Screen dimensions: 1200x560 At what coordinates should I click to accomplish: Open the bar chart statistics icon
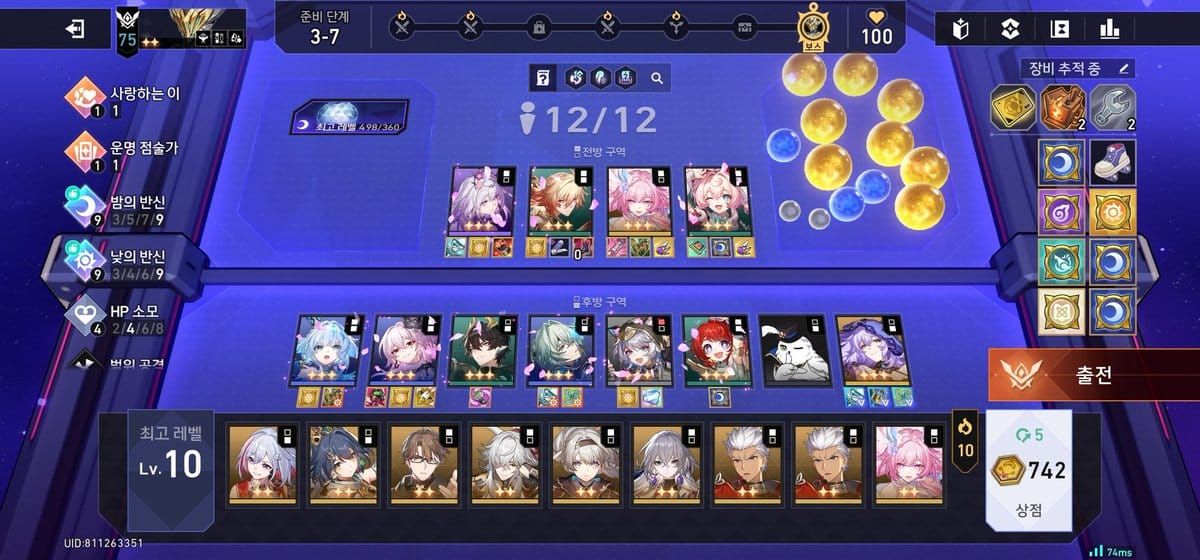tap(1109, 30)
